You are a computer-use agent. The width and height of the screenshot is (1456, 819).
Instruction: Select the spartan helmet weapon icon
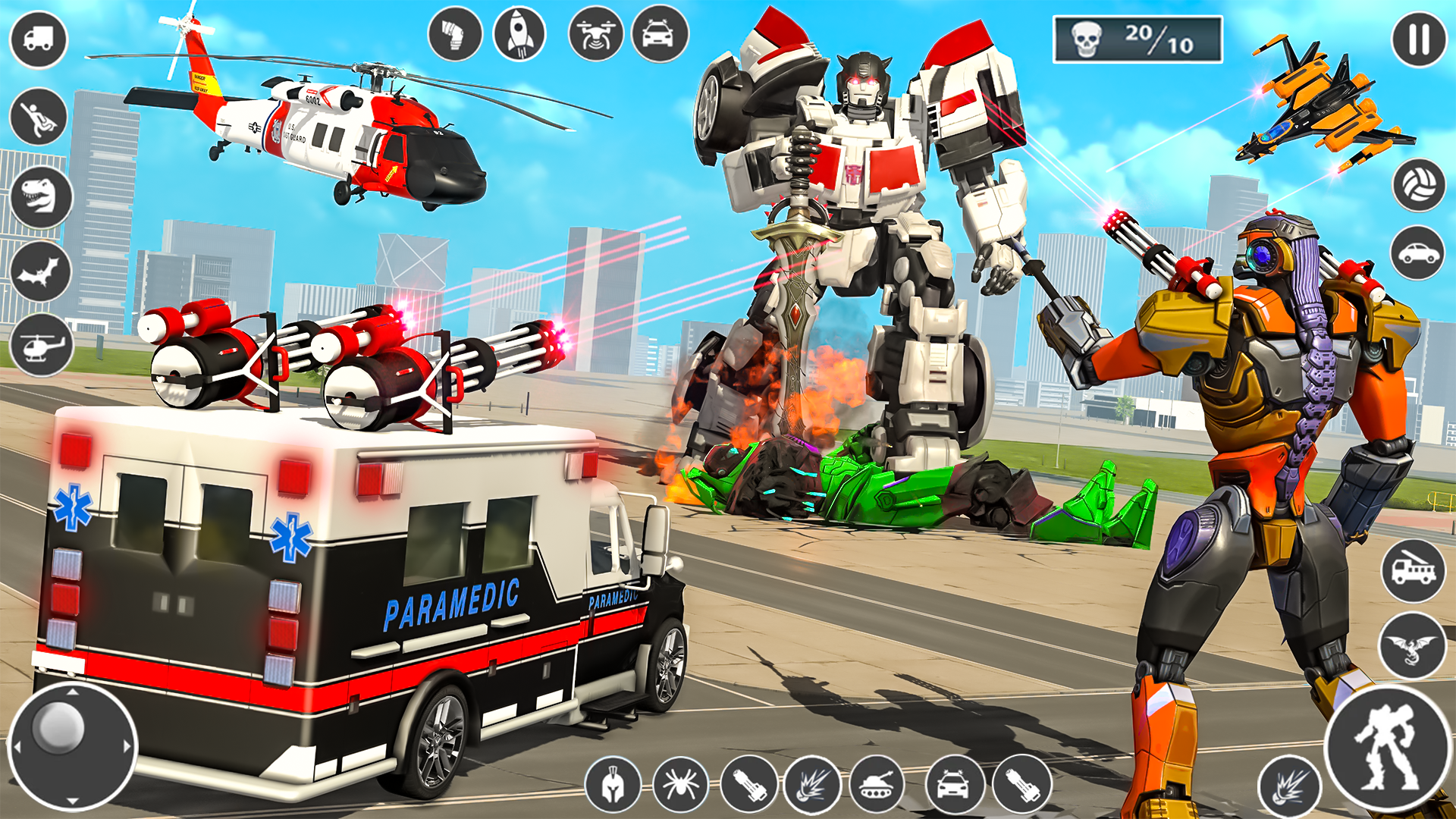(613, 786)
